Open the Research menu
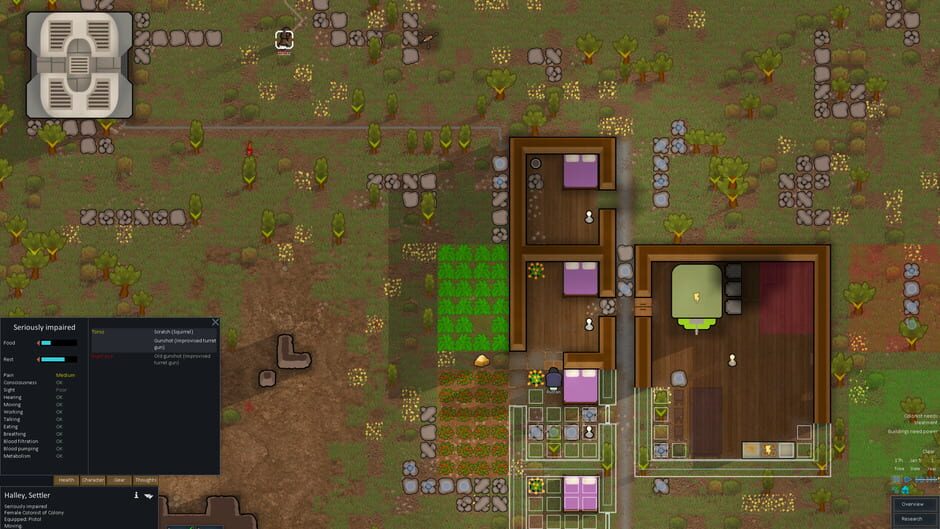This screenshot has height=529, width=940. (x=911, y=519)
